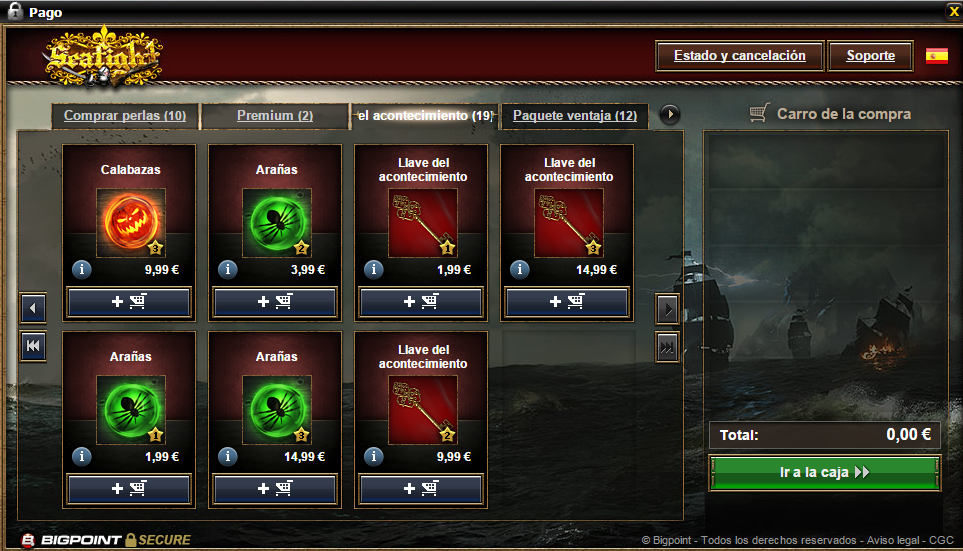The width and height of the screenshot is (963, 551).
Task: Add Arañas 14,99 € to cart
Action: click(275, 489)
